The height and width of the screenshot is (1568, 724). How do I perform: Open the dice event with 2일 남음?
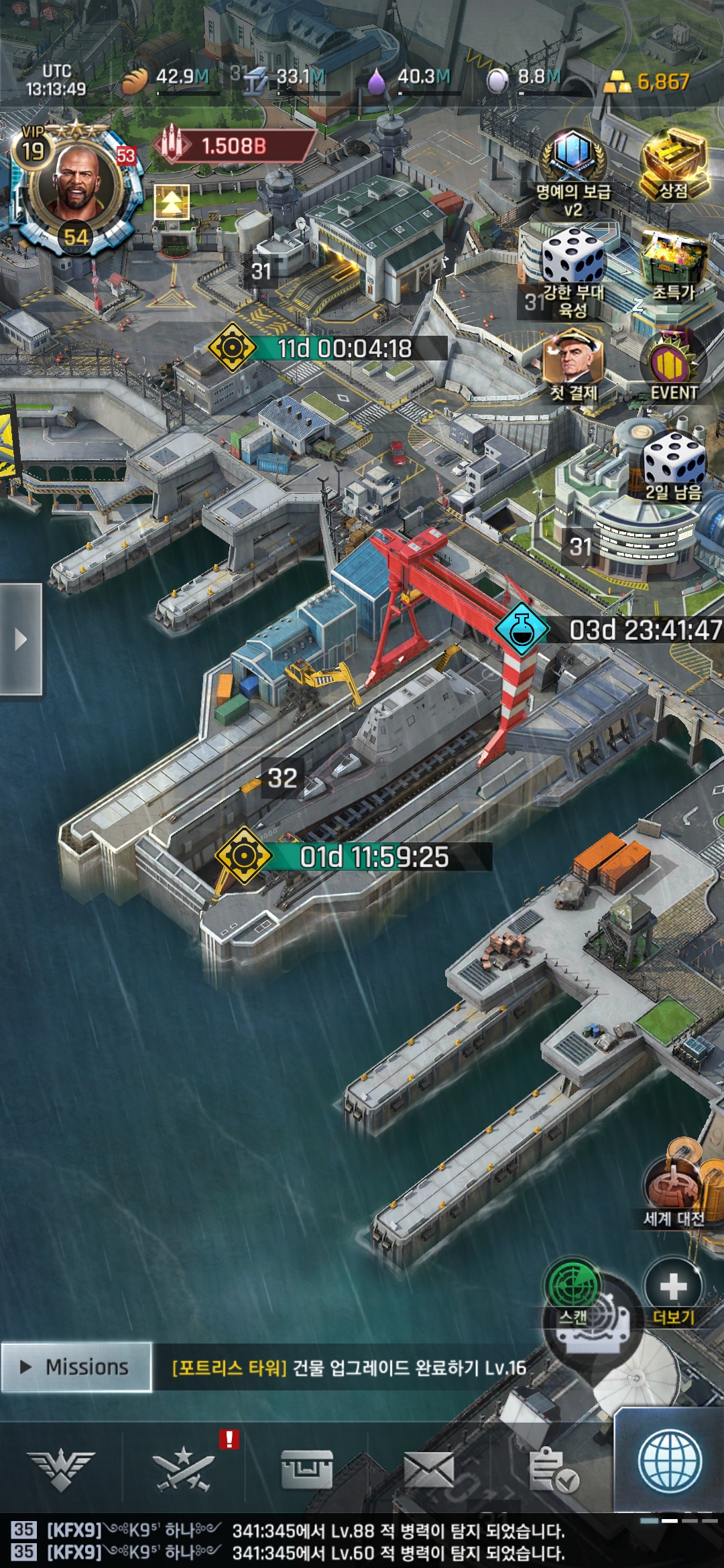pos(673,466)
